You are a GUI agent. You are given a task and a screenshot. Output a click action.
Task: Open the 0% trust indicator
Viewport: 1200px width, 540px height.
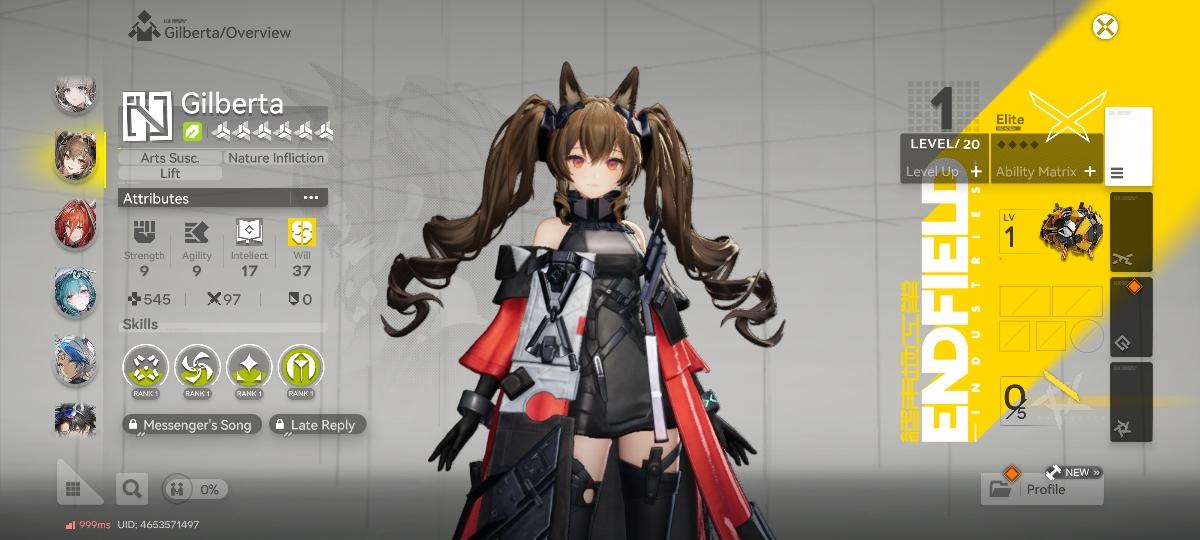(196, 489)
